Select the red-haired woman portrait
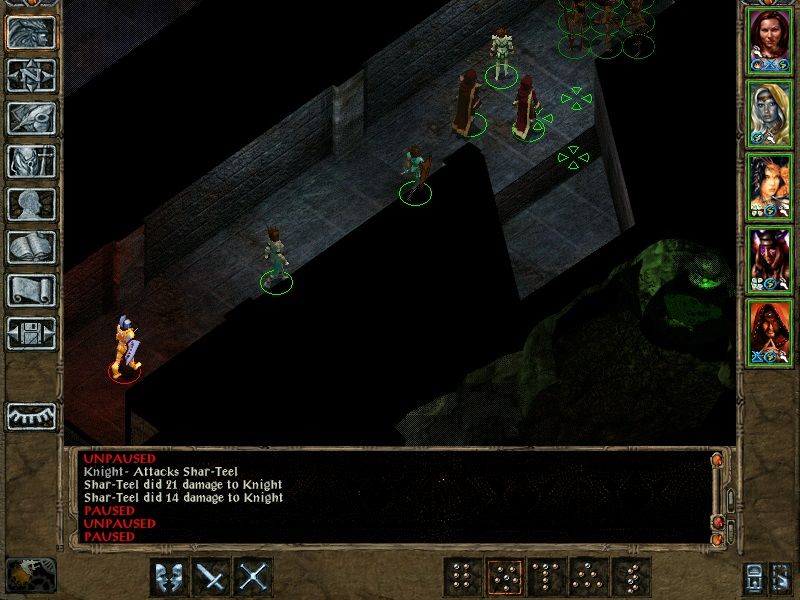Screen dimensions: 800x600 point(770,38)
